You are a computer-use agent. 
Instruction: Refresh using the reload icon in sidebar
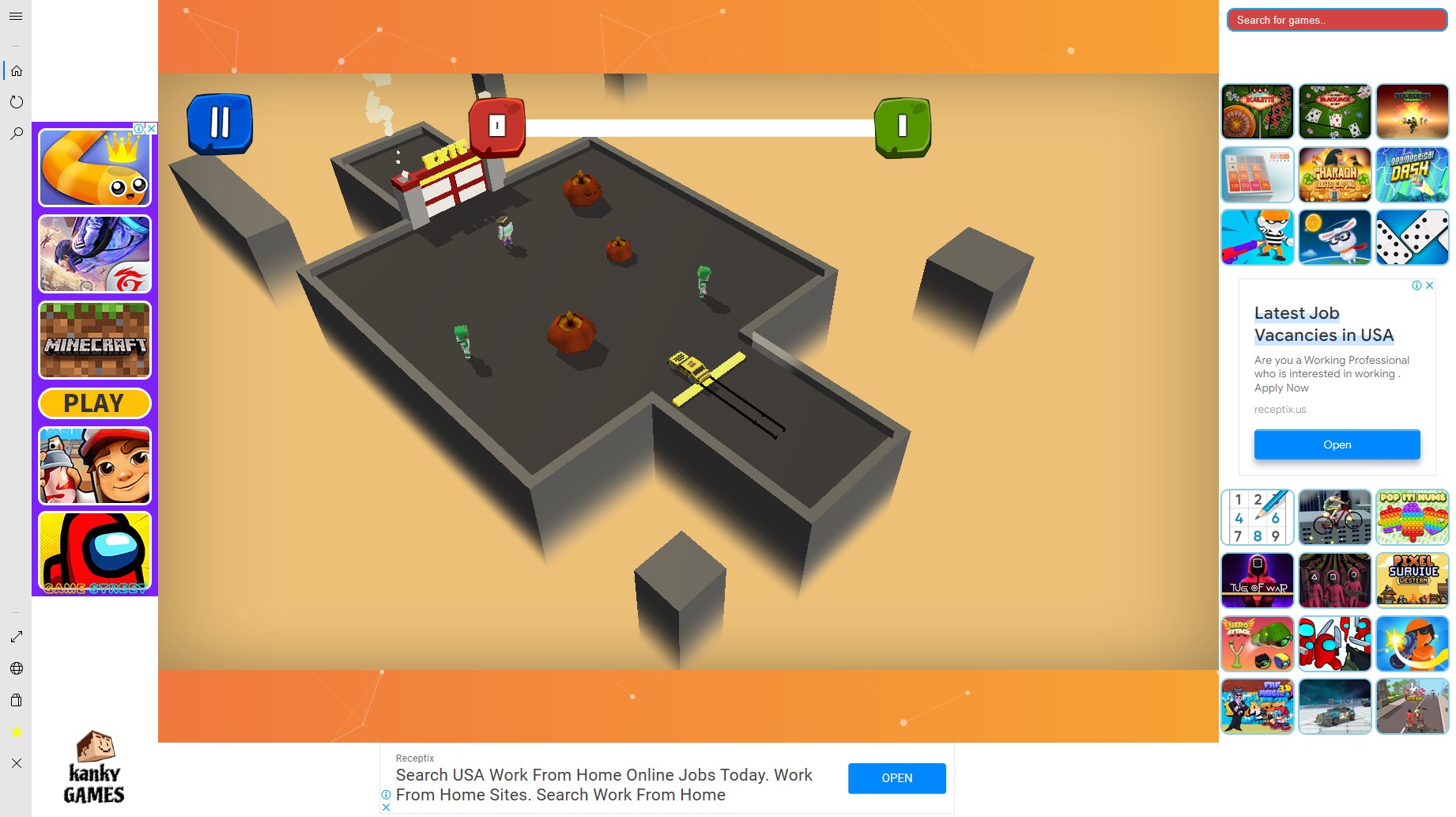pyautogui.click(x=17, y=101)
